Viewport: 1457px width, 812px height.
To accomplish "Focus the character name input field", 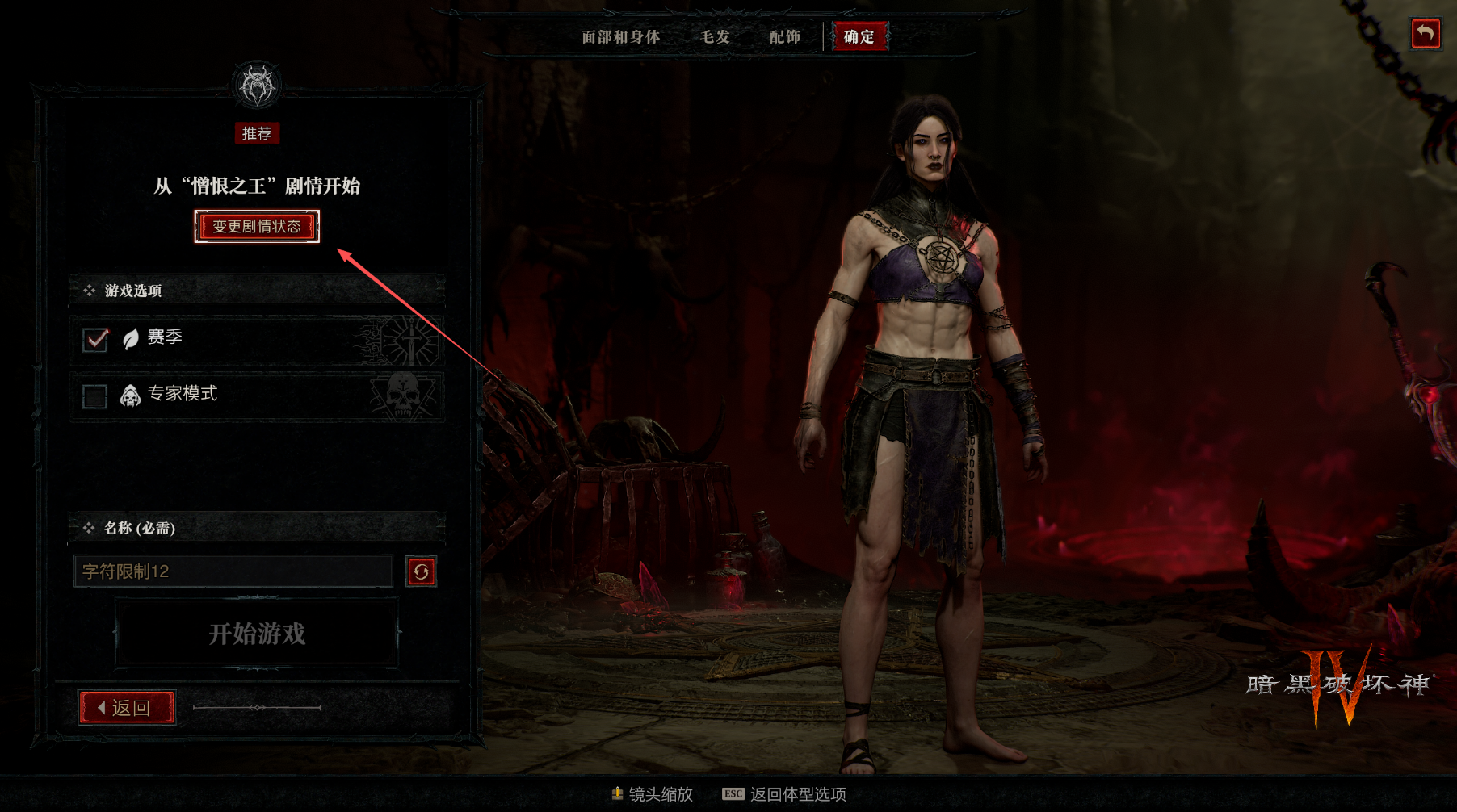I will tap(233, 571).
